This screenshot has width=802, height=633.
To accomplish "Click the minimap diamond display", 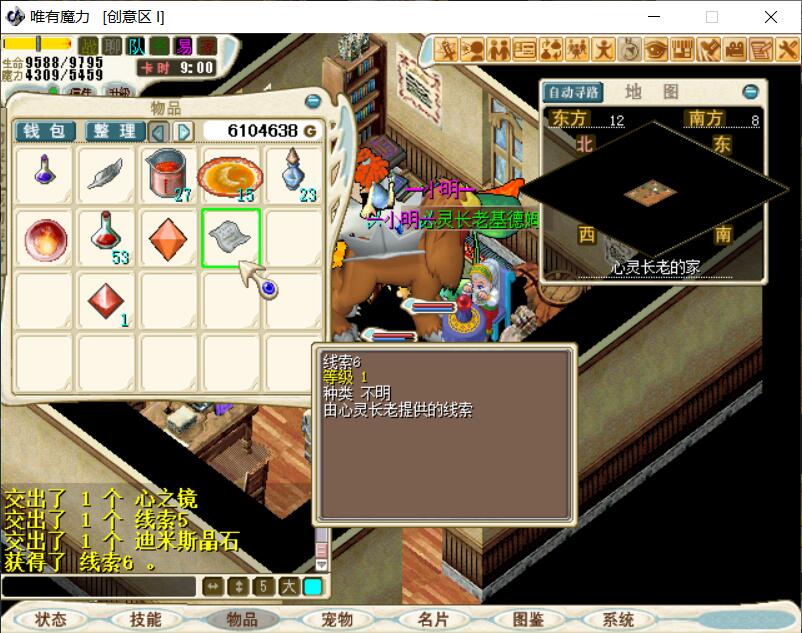I will (x=655, y=188).
